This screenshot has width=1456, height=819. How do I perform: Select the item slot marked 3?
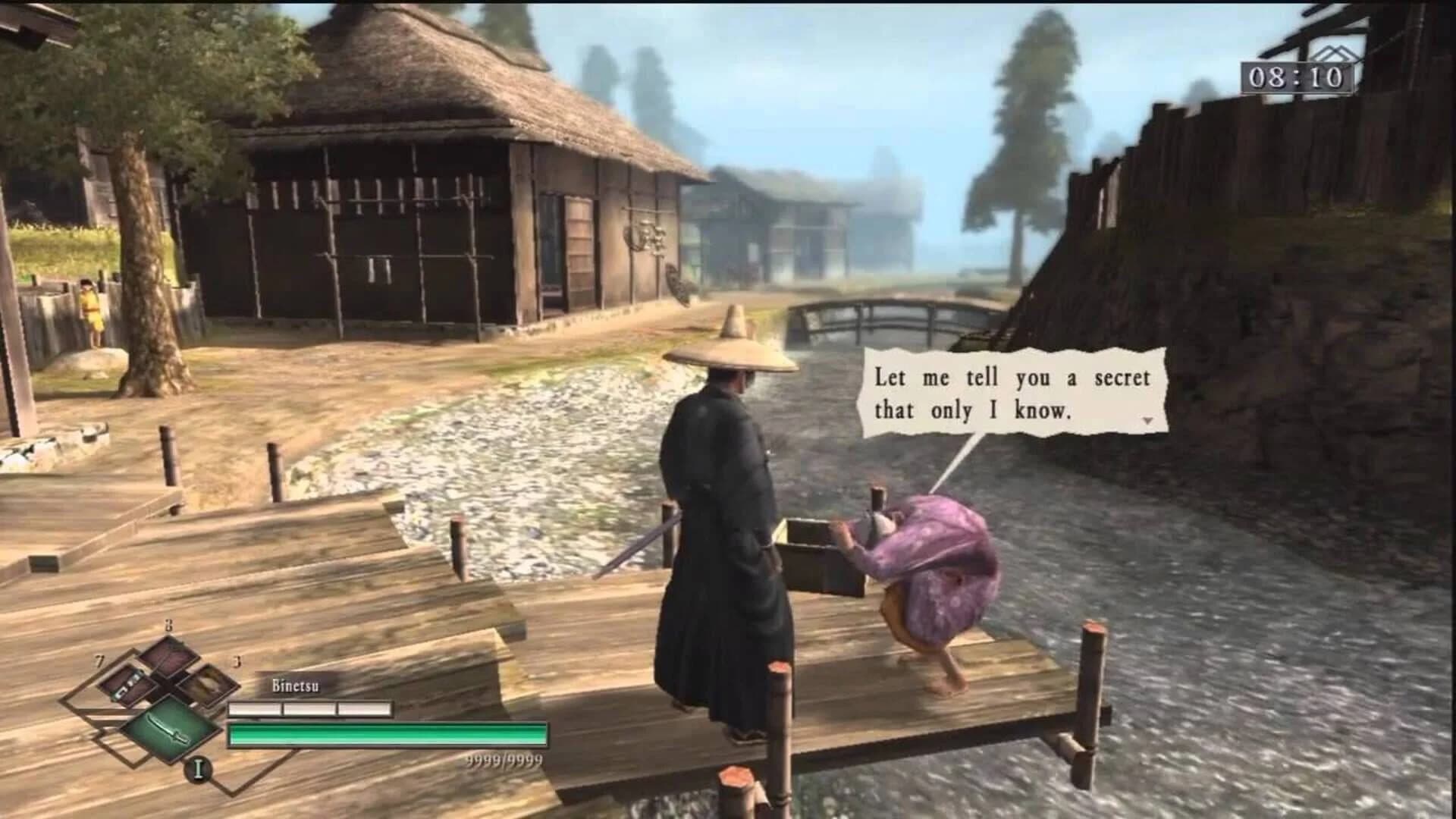coord(206,686)
